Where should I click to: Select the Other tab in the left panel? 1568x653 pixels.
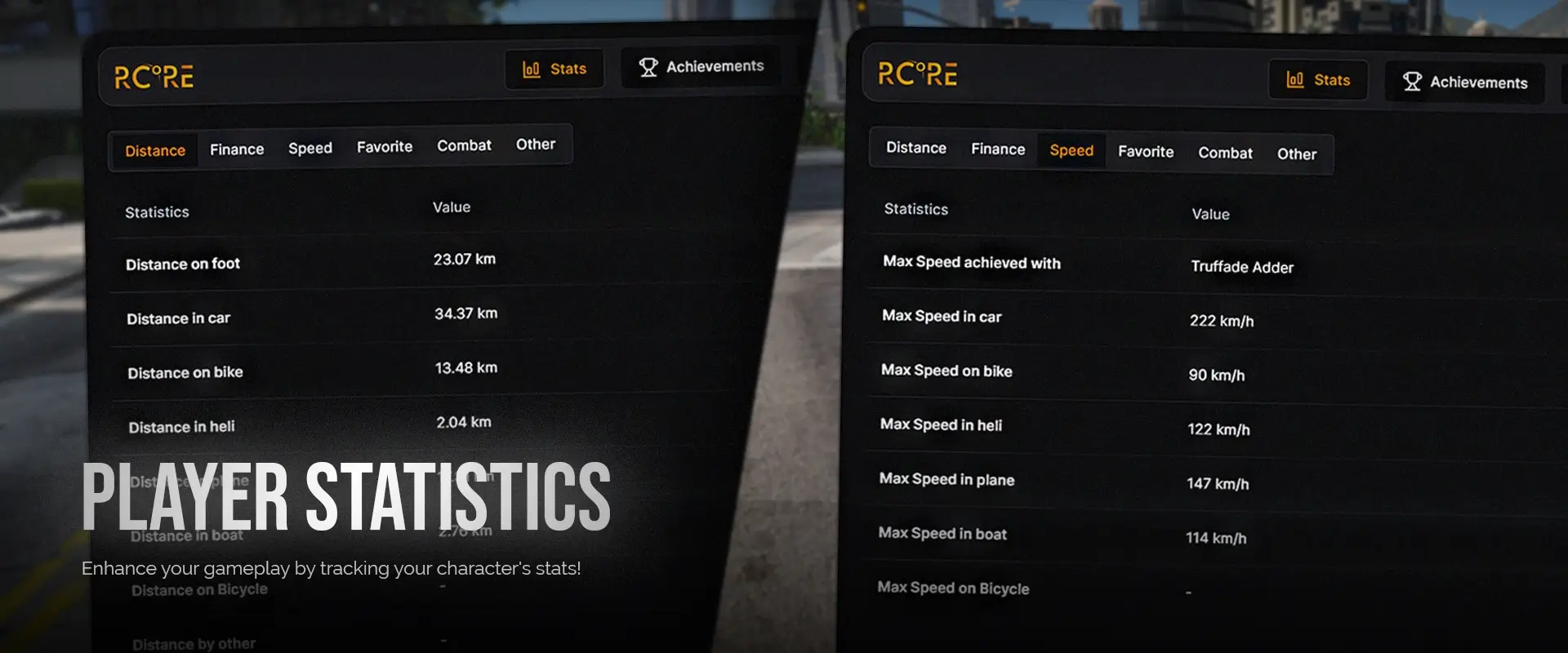coord(536,144)
